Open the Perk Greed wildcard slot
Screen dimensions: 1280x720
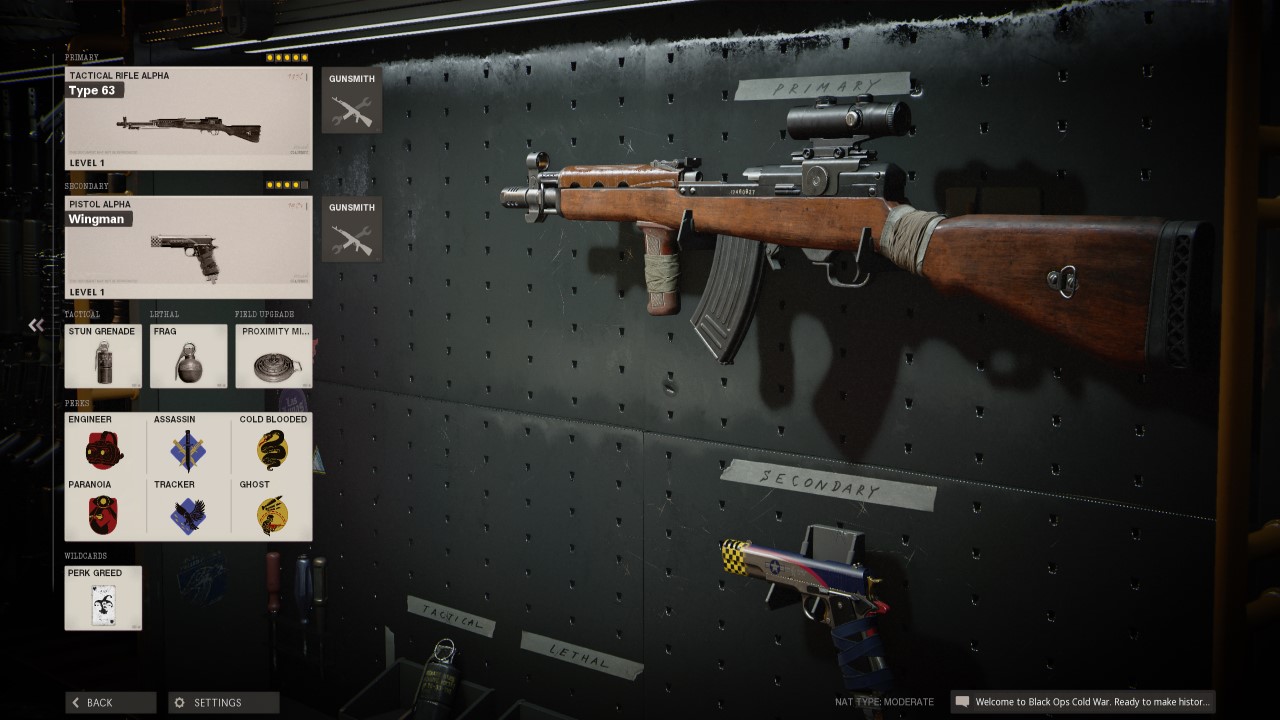(103, 598)
